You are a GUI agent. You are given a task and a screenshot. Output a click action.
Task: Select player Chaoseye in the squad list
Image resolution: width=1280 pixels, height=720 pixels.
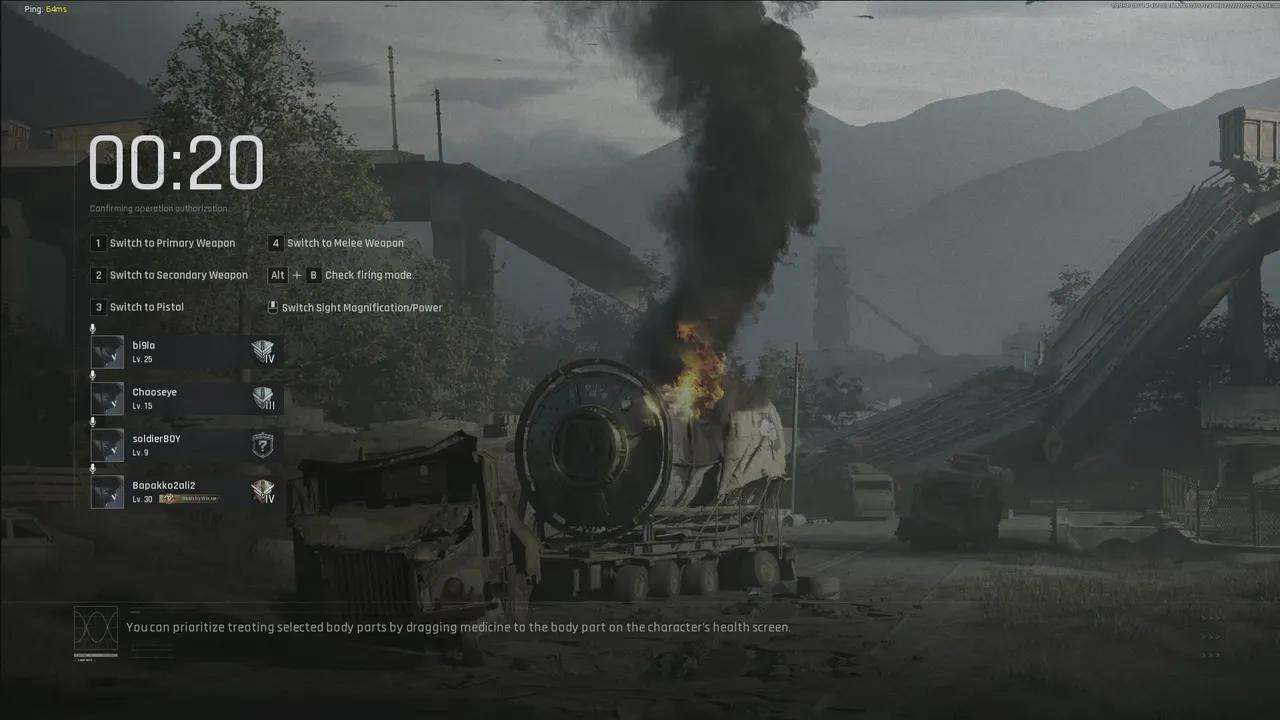click(185, 398)
